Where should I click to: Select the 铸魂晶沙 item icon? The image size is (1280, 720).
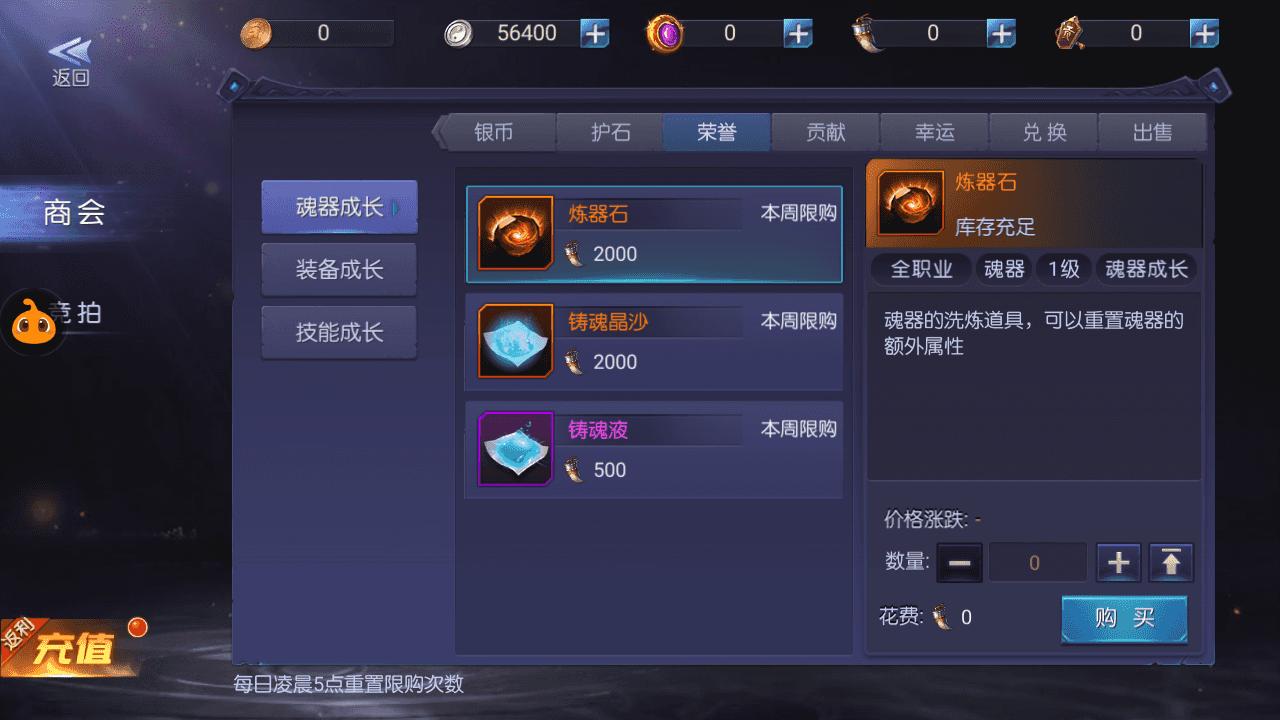514,341
